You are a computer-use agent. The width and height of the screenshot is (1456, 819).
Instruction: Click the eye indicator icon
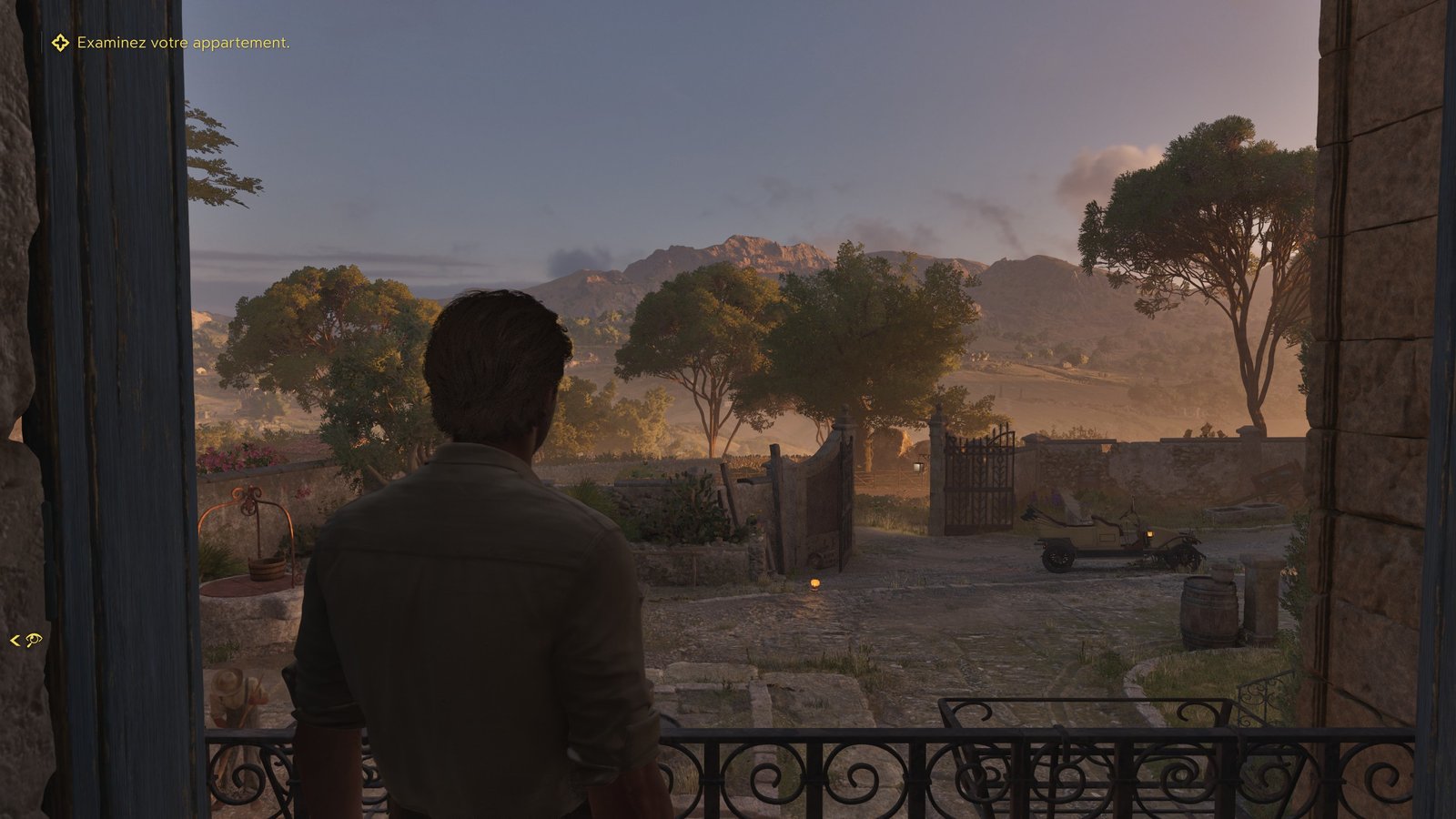click(x=34, y=641)
